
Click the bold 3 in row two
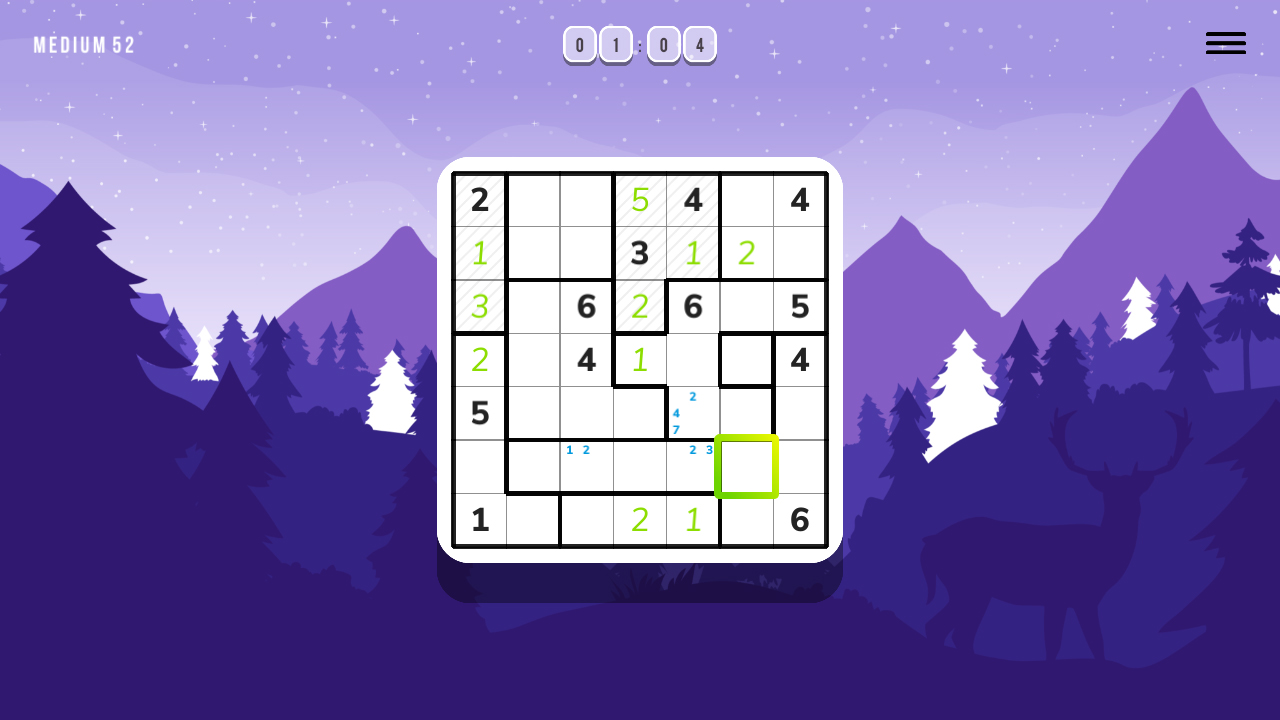point(640,254)
